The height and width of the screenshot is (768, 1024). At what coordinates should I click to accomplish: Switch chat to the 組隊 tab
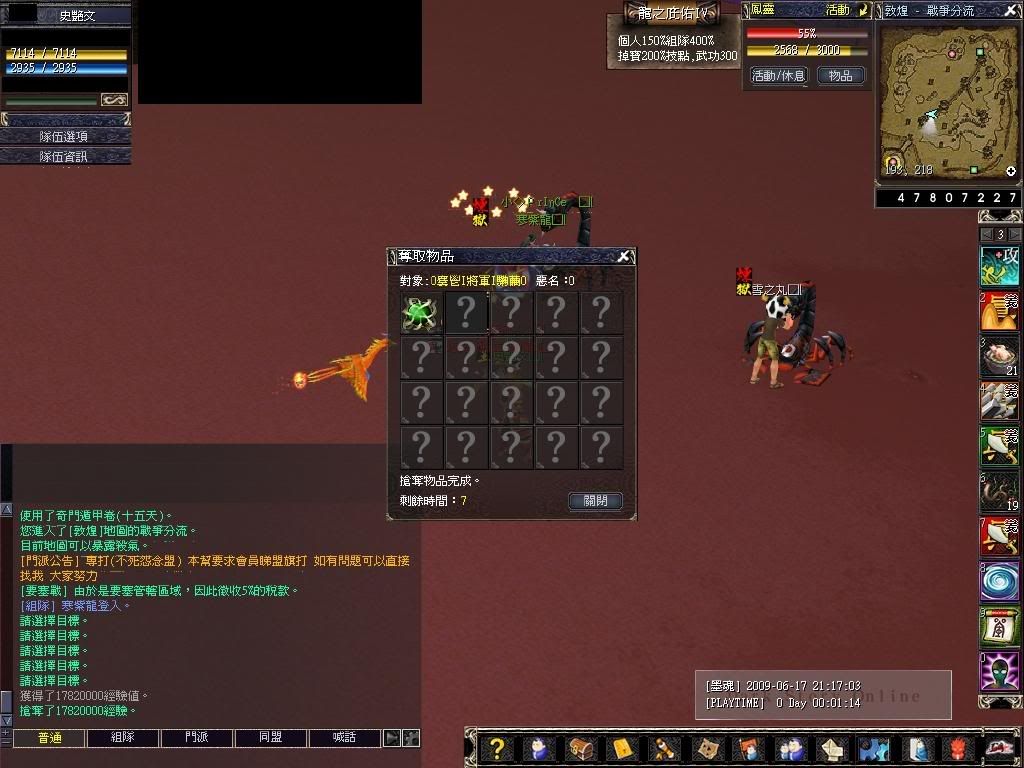tap(123, 738)
